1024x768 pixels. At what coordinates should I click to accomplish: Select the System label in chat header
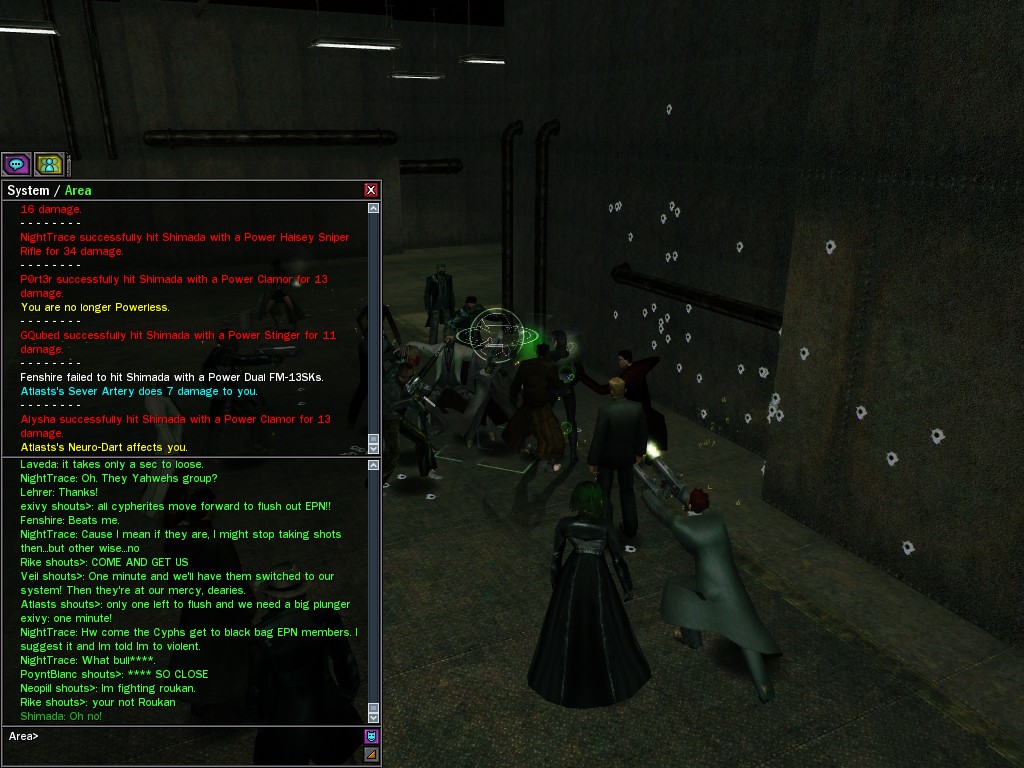28,190
